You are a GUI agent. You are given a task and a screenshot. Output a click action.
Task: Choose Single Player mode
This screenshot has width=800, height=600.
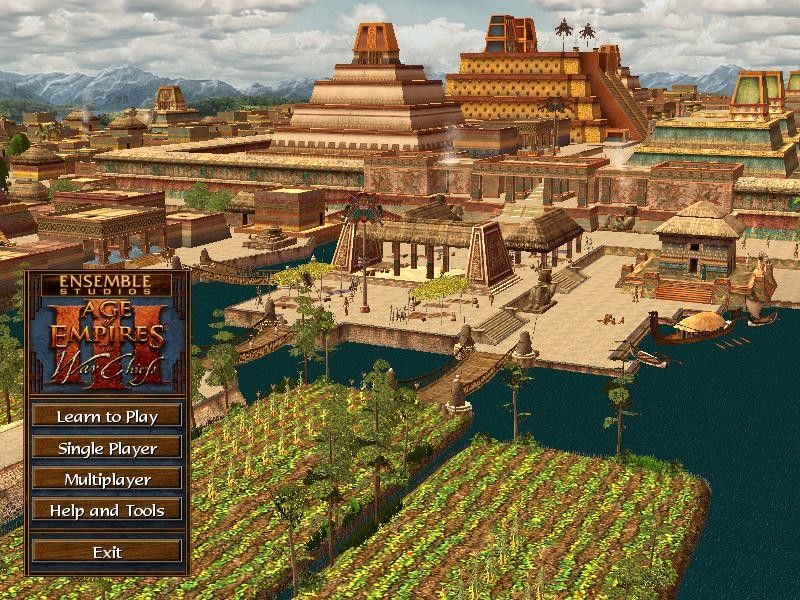(x=107, y=448)
